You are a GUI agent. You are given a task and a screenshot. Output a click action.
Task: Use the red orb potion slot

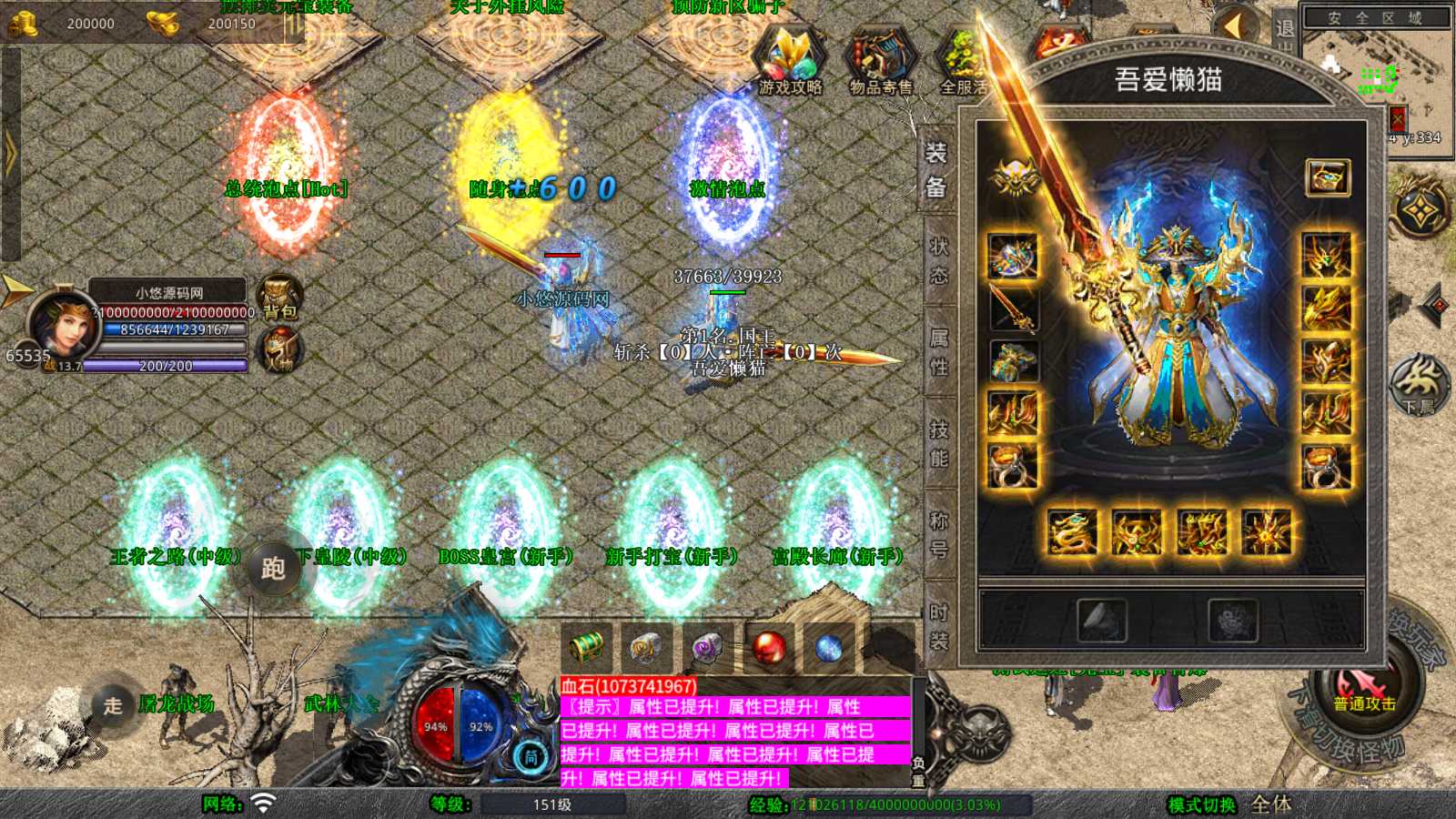coord(769,647)
